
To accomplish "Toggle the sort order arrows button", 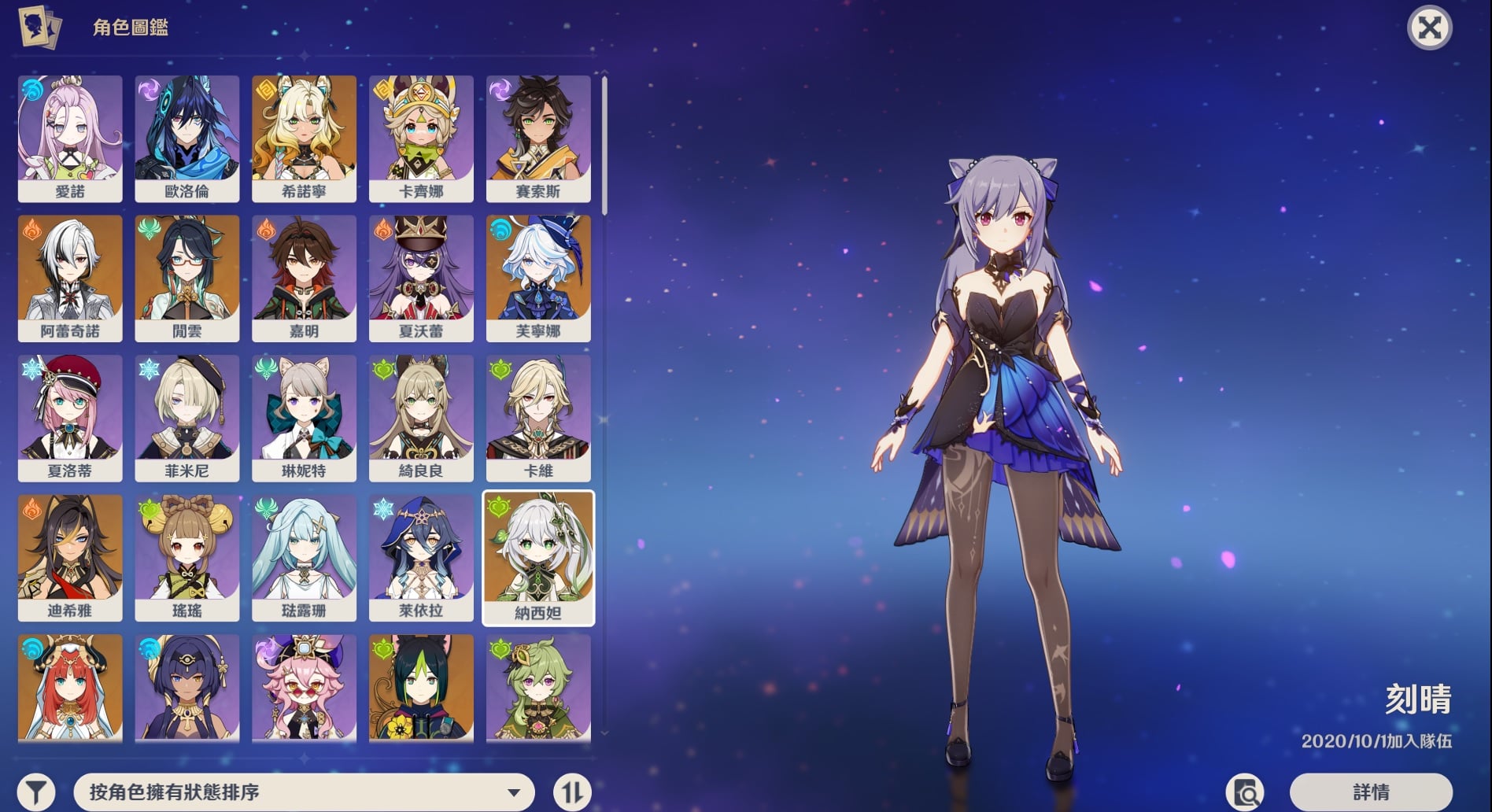I will (x=572, y=792).
